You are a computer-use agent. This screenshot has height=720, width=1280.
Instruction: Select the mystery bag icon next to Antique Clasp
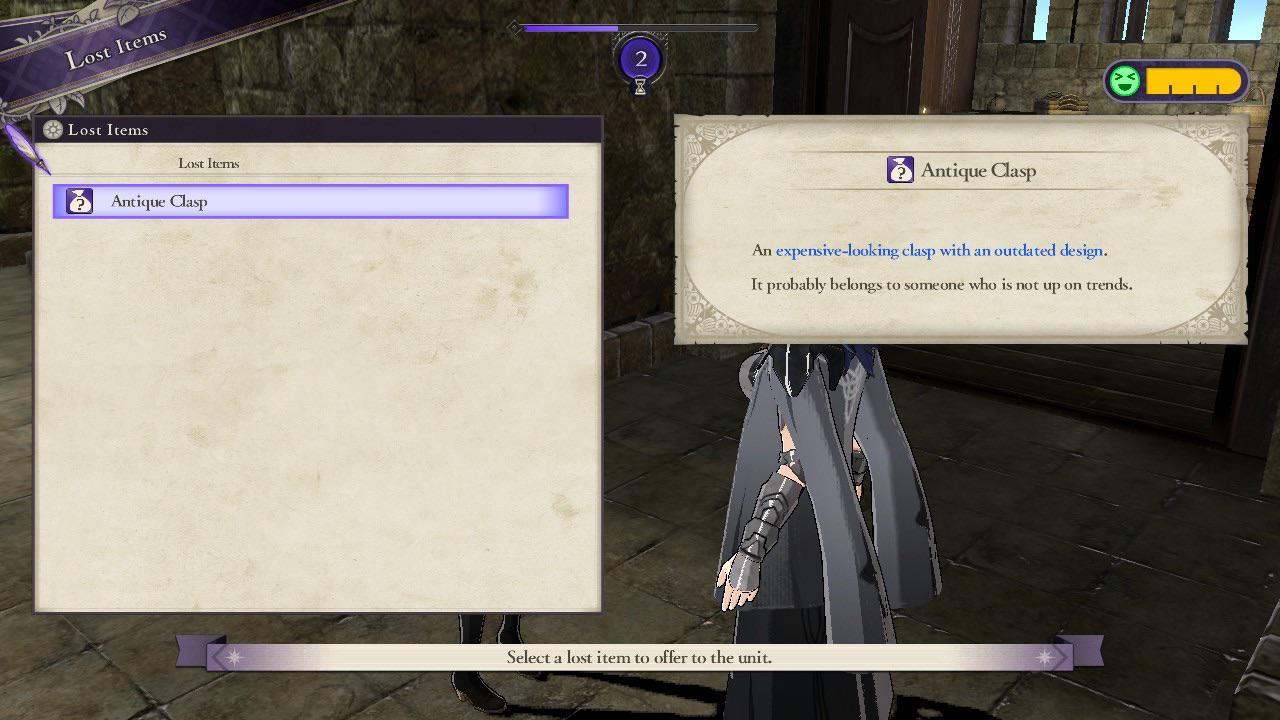point(78,200)
